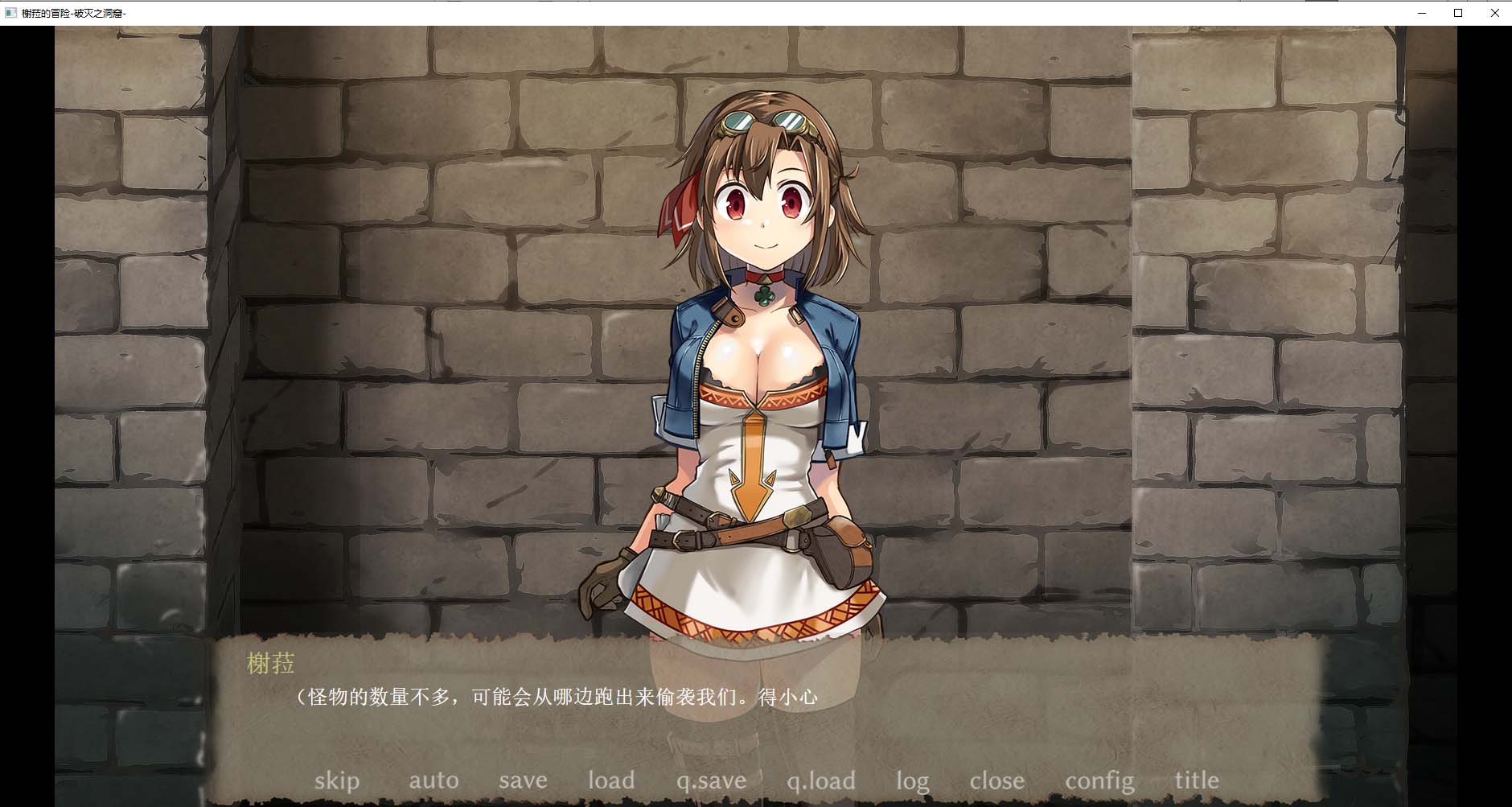Click the game icon in the title bar
Image resolution: width=1512 pixels, height=807 pixels.
9,13
